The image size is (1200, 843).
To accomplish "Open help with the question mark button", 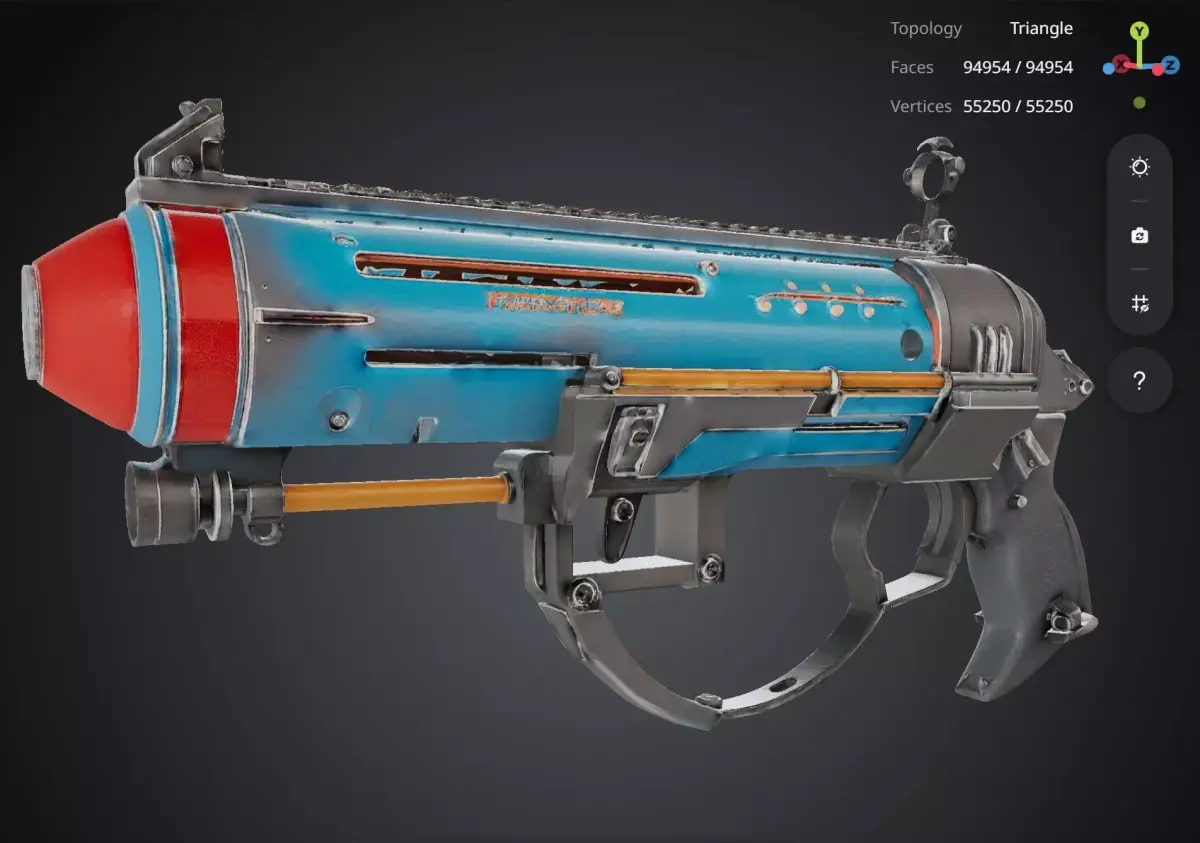I will coord(1139,381).
